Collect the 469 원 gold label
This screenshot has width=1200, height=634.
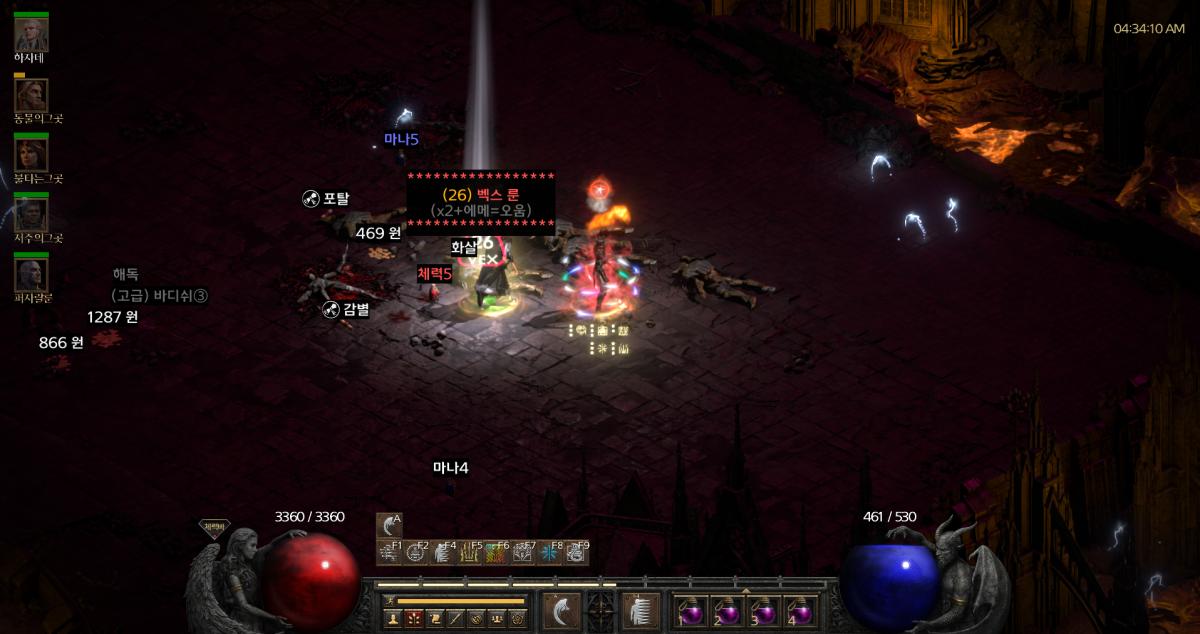378,233
